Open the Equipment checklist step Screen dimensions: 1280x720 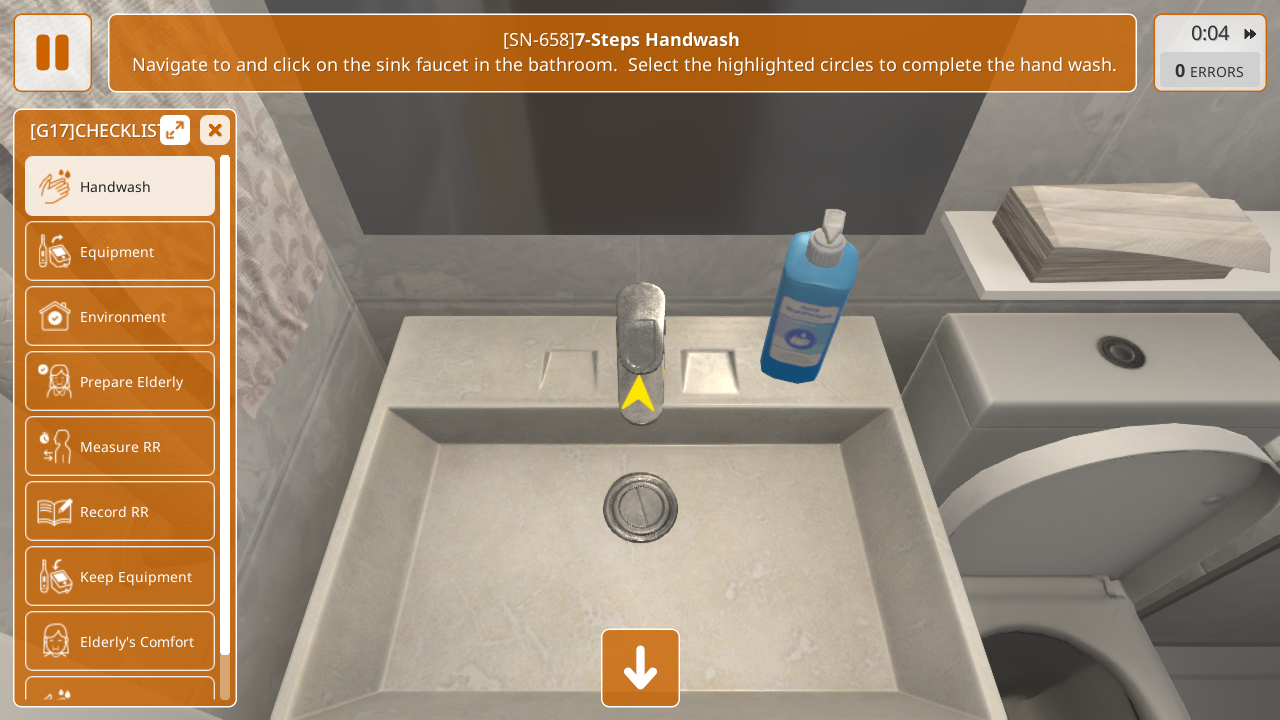pos(120,251)
